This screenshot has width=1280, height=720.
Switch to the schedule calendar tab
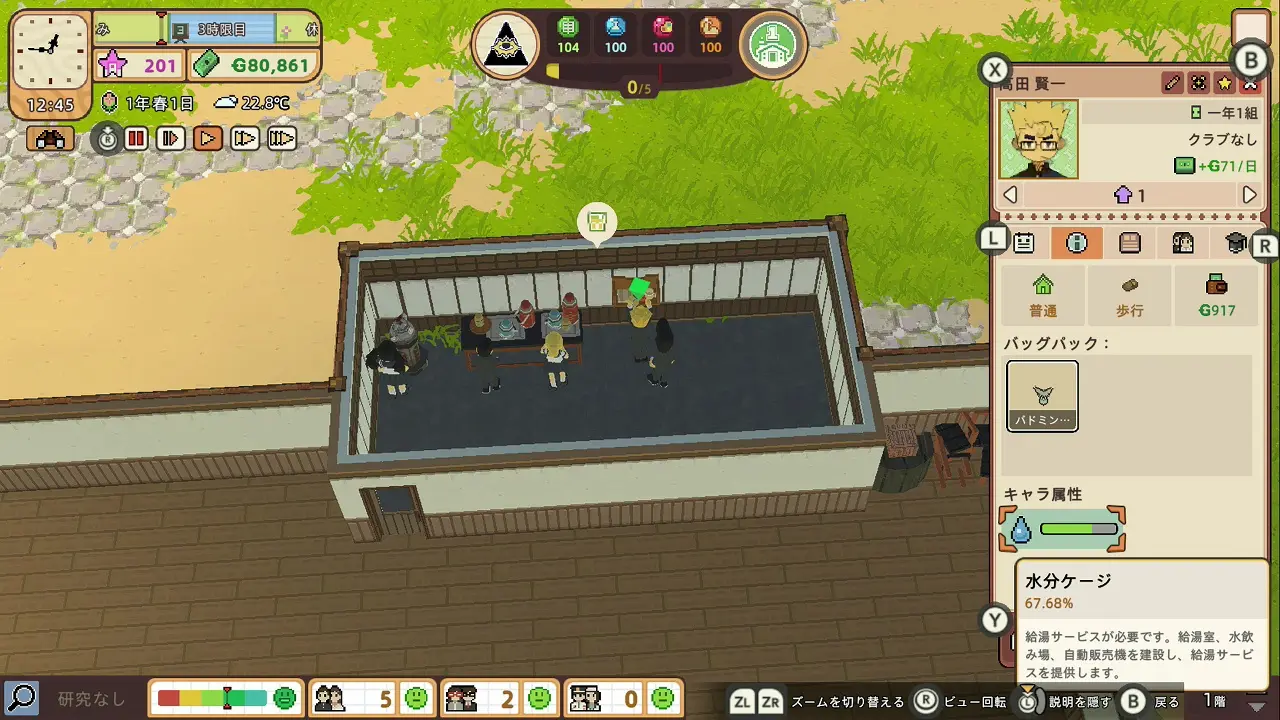(x=1024, y=243)
